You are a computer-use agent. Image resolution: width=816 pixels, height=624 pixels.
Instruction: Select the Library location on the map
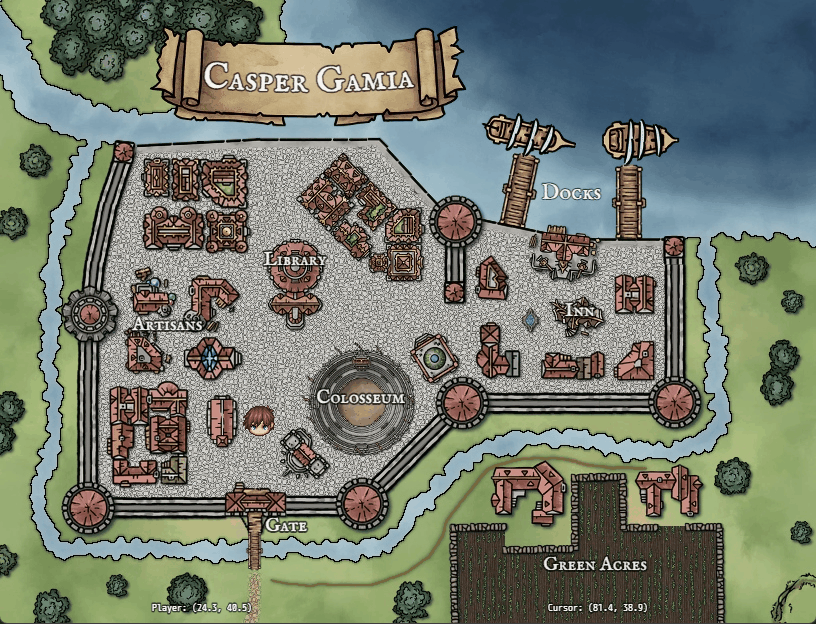[x=296, y=260]
